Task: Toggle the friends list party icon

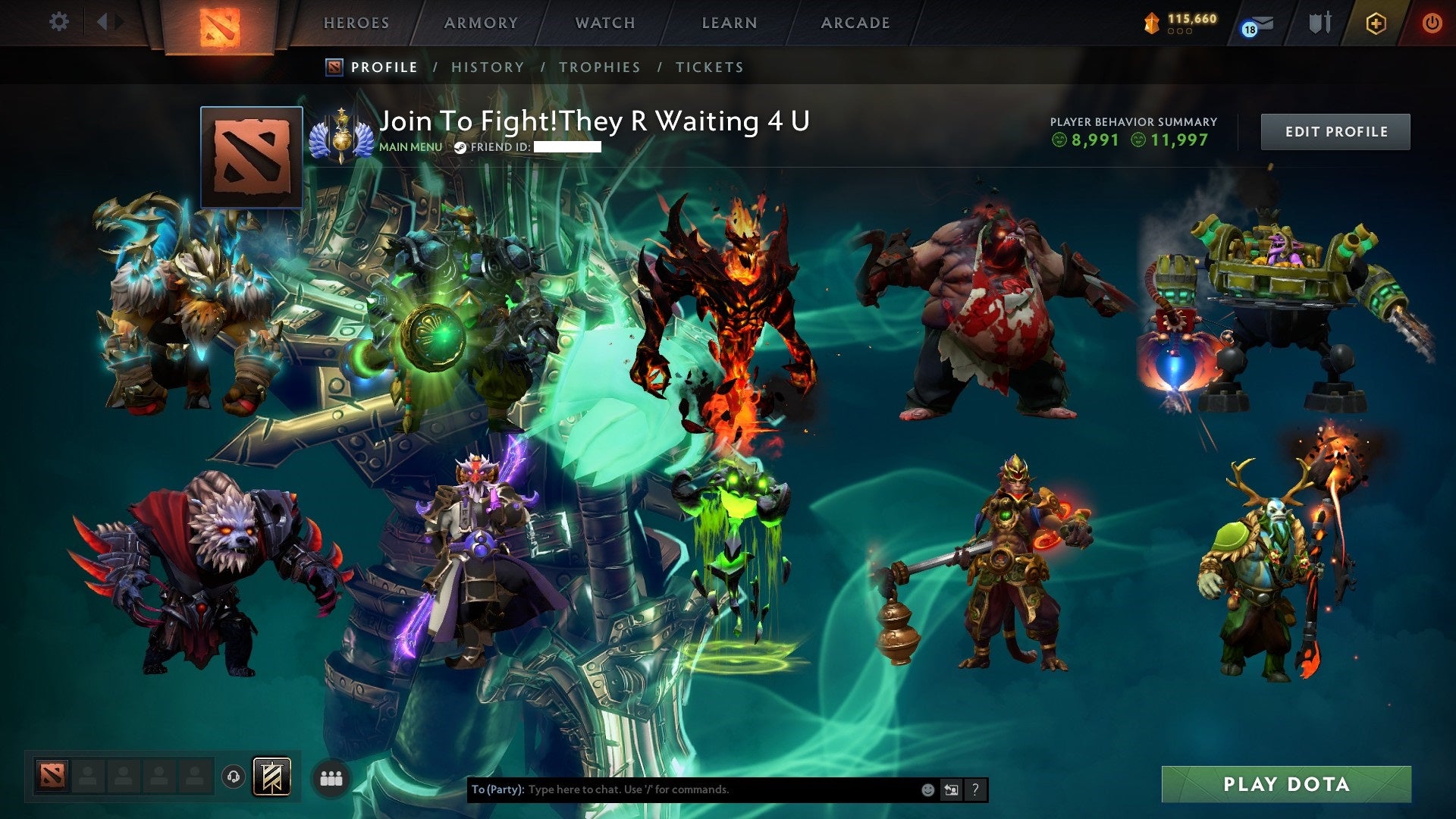Action: coord(331,777)
